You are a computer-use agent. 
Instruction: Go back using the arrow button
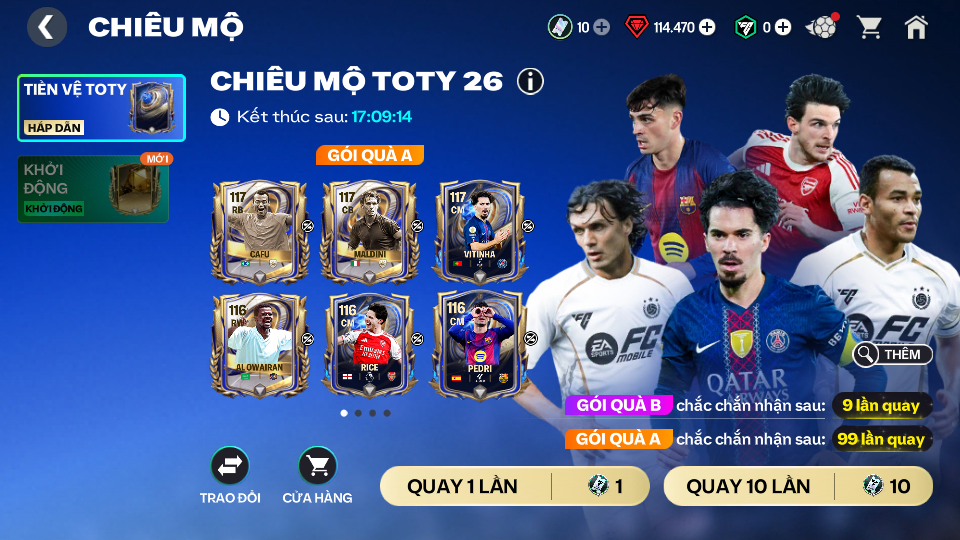47,27
